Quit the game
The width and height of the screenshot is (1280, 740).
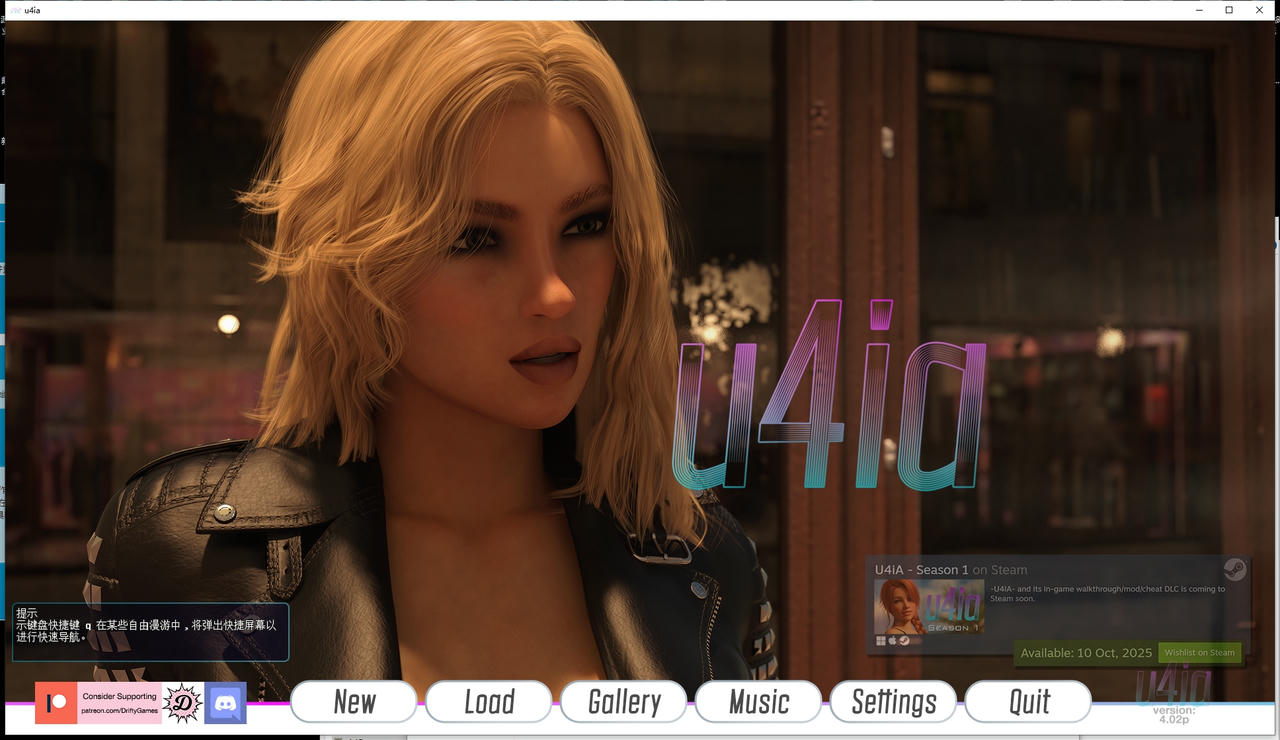pyautogui.click(x=1028, y=701)
